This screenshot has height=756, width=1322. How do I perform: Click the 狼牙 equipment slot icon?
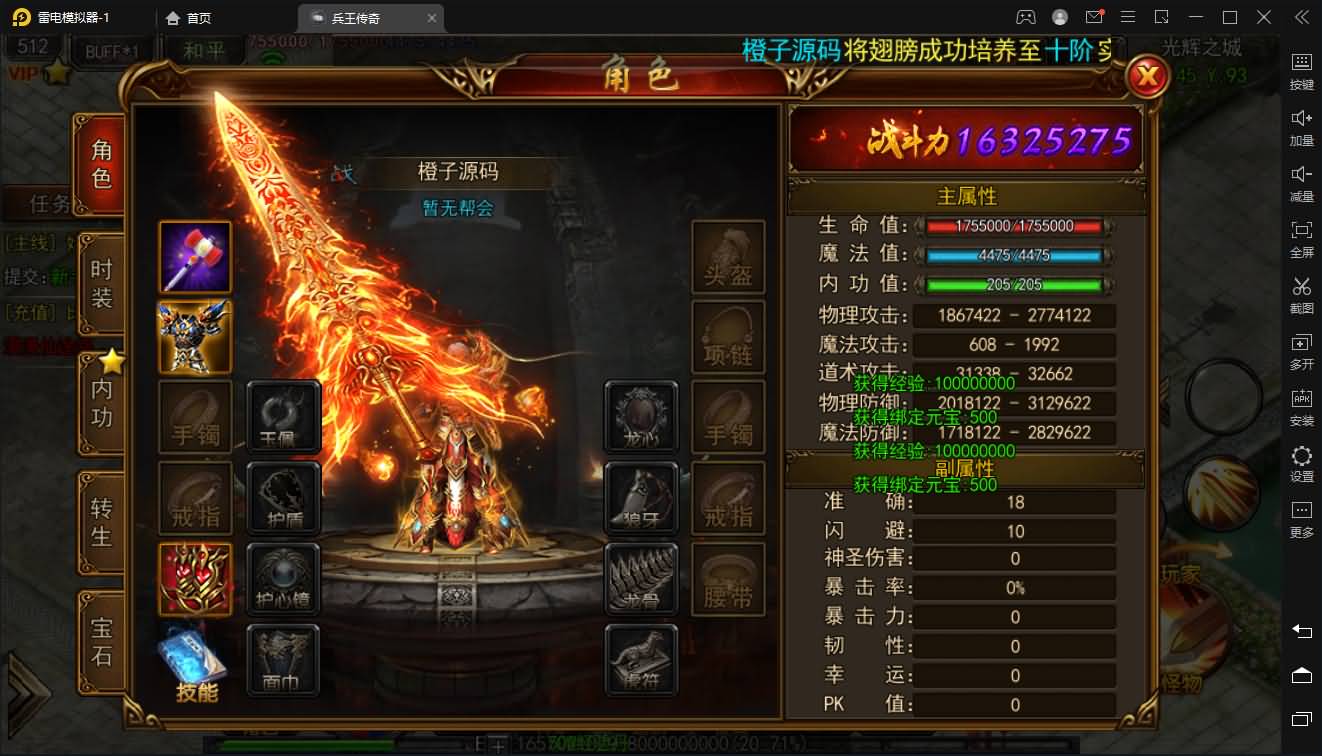[x=641, y=498]
